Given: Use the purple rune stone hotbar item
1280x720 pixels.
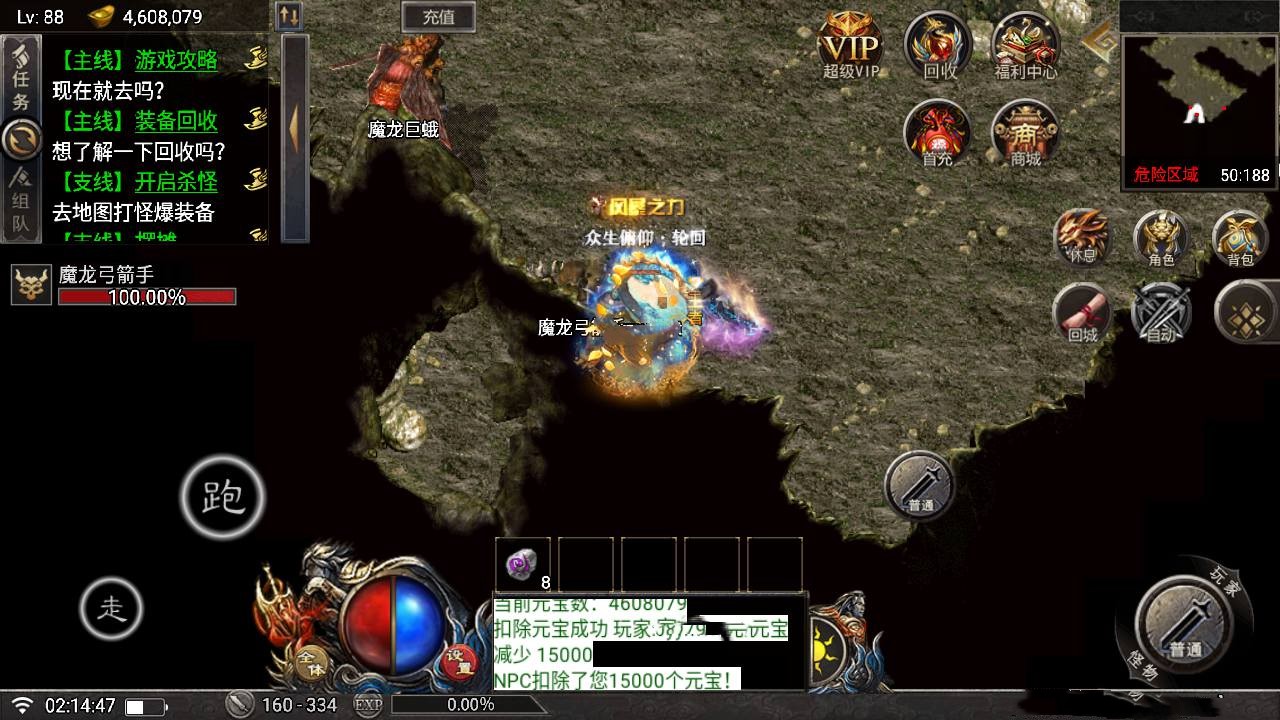Looking at the screenshot, I should pyautogui.click(x=523, y=564).
